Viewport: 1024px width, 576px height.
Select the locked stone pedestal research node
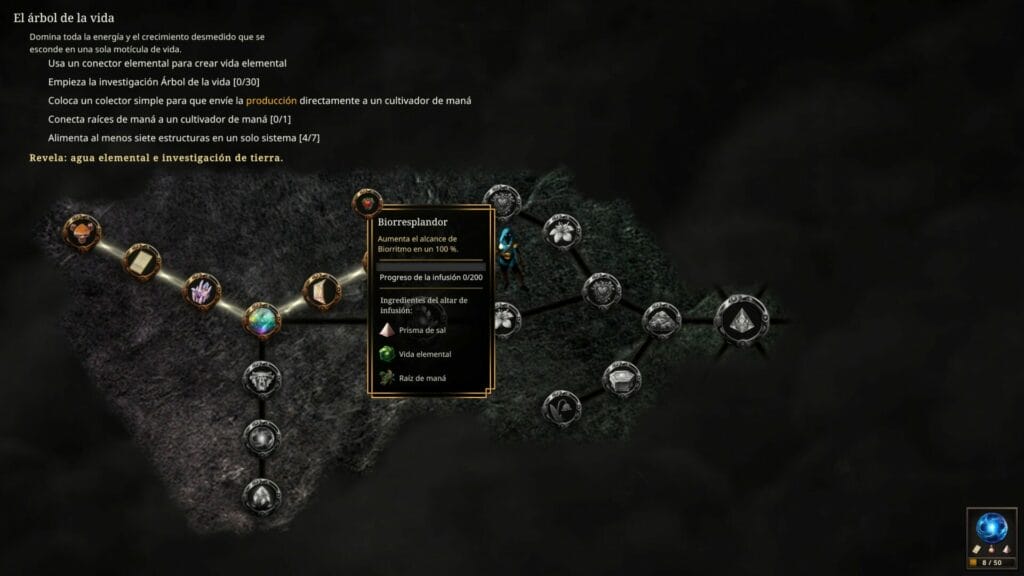(262, 378)
